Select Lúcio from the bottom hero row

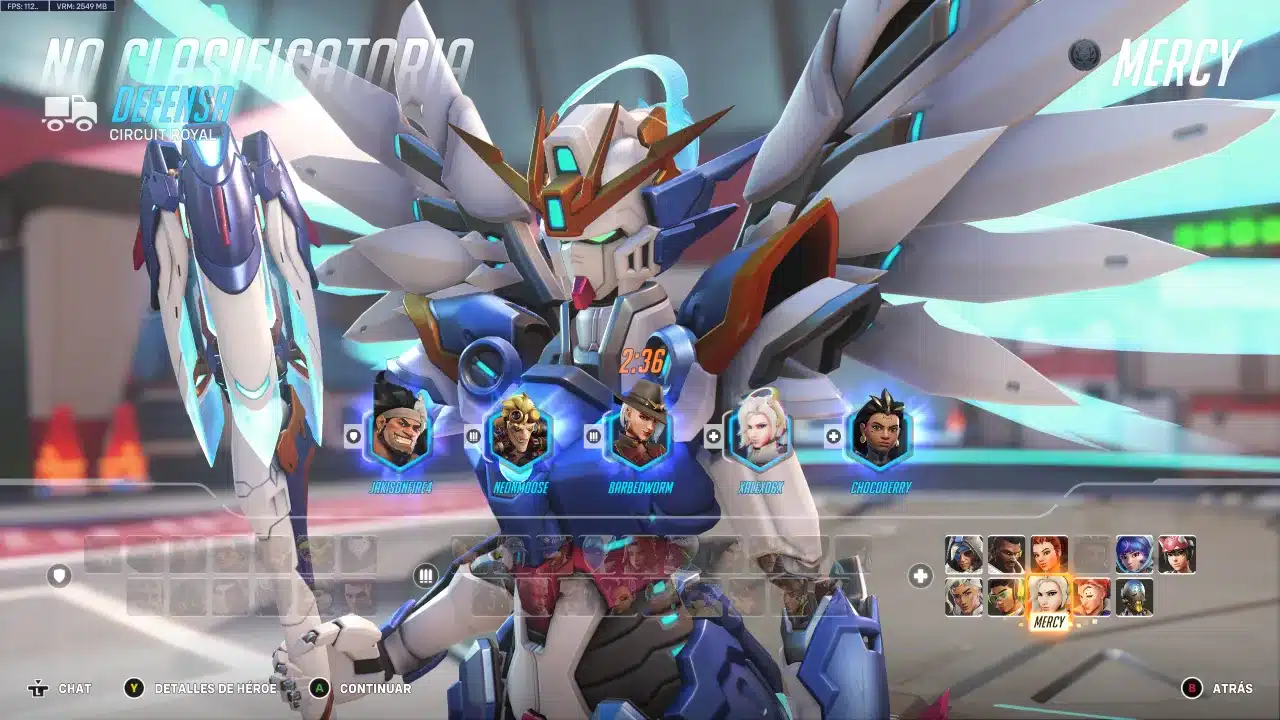tap(1005, 597)
